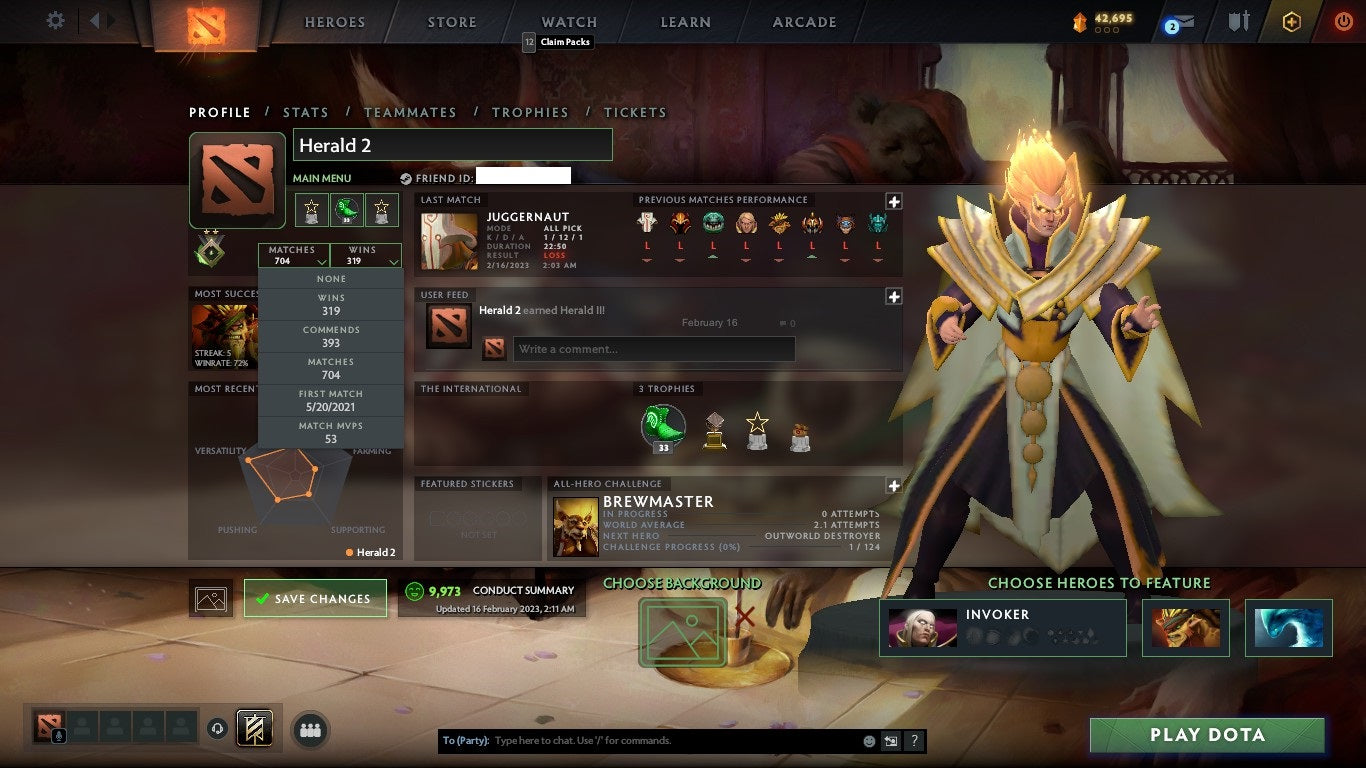Open the Armory shield and sword icon

(1239, 22)
